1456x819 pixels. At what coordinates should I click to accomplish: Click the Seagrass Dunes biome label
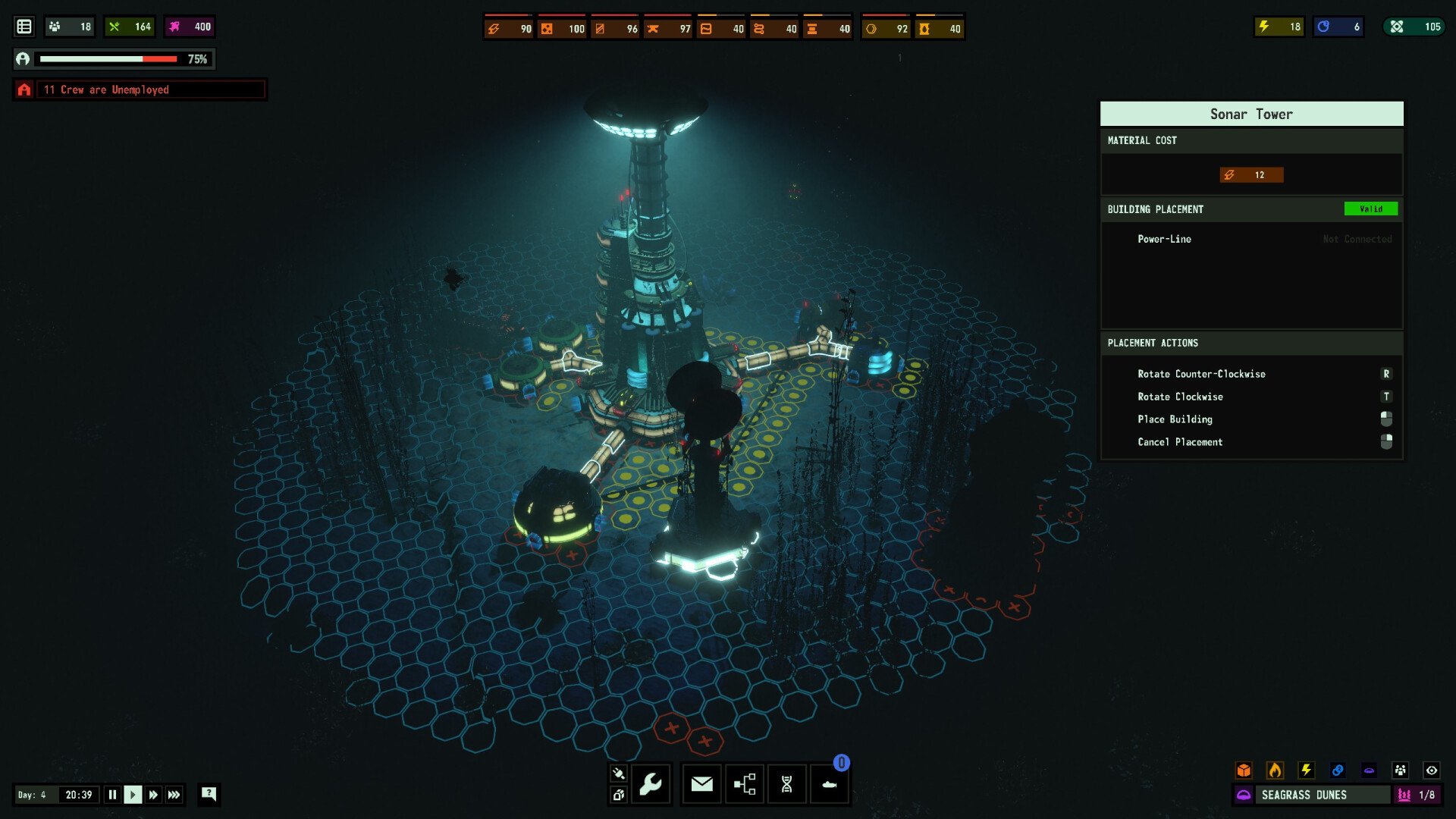point(1304,795)
